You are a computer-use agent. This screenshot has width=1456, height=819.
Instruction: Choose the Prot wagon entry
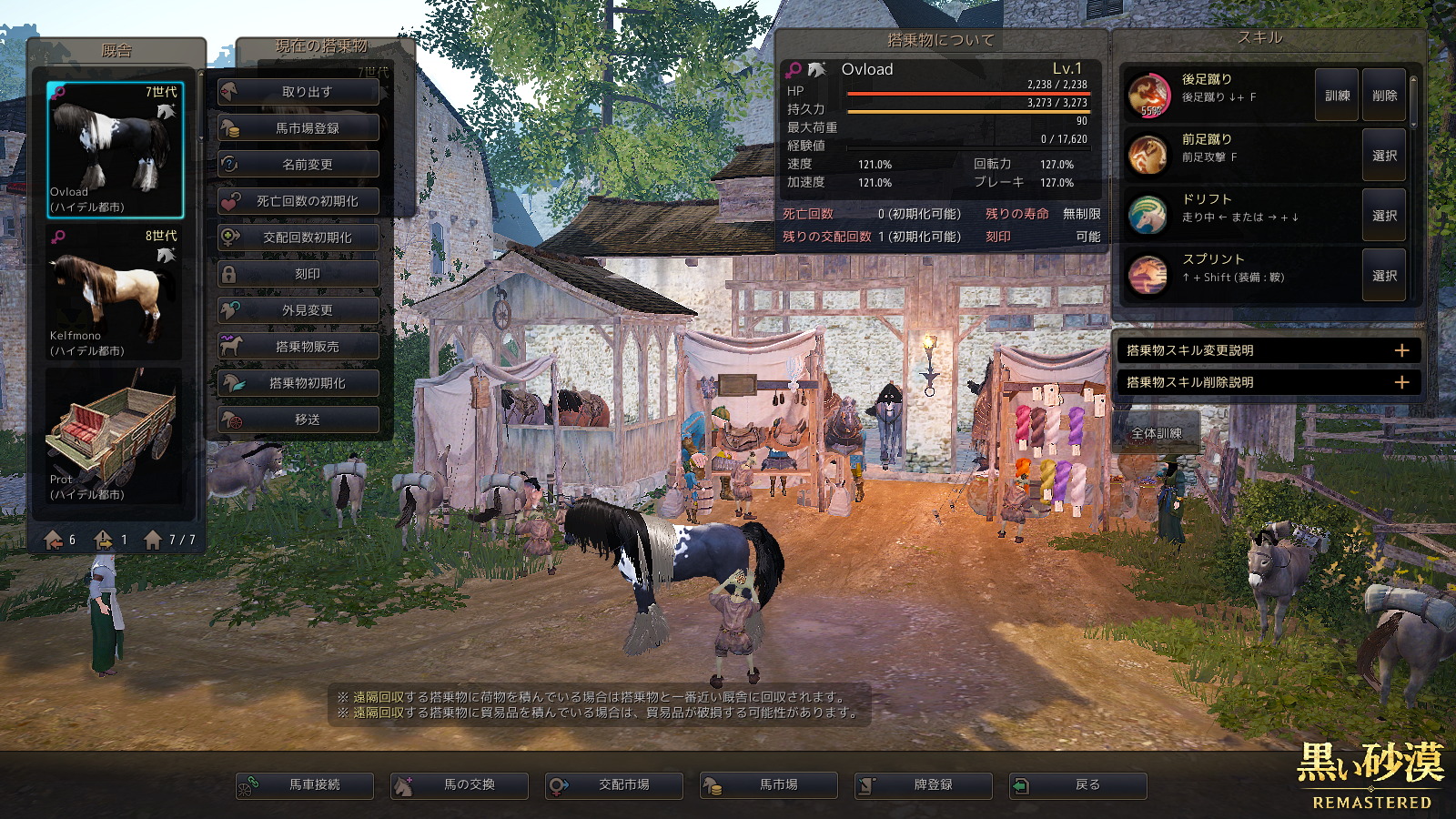tap(116, 437)
